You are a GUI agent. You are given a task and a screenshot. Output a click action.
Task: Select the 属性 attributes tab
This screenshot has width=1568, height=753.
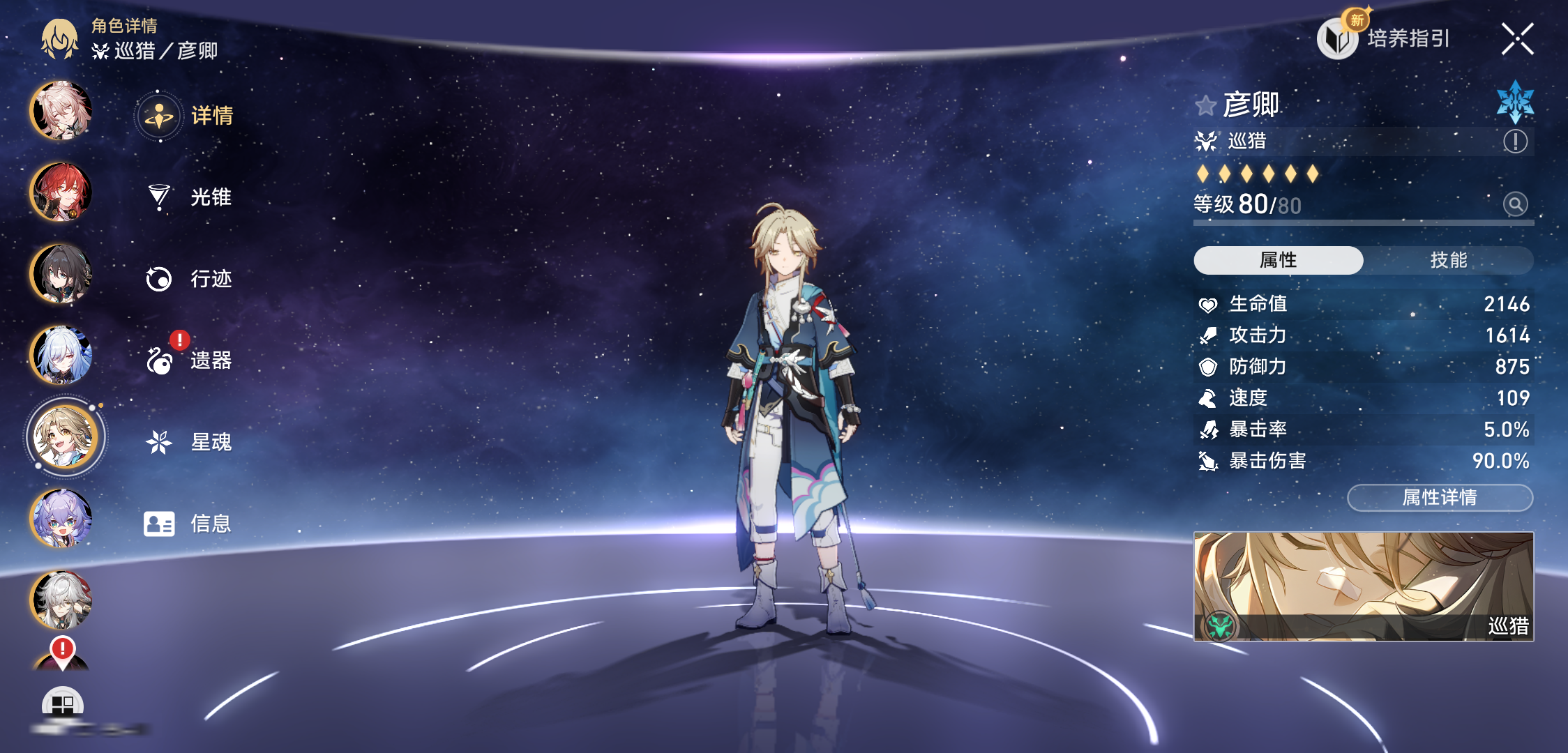(x=1278, y=260)
